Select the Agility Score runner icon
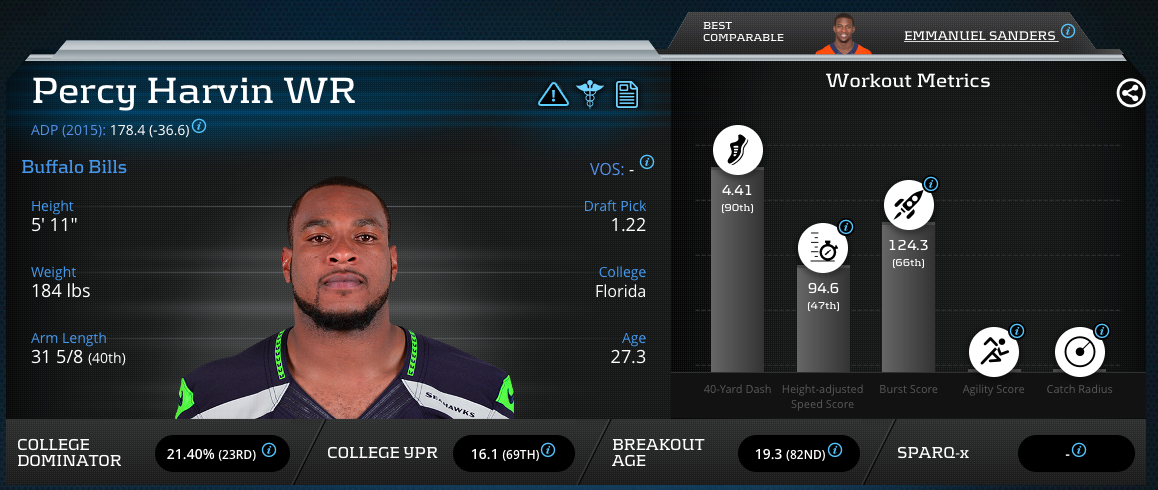Viewport: 1158px width, 490px height. pos(994,351)
